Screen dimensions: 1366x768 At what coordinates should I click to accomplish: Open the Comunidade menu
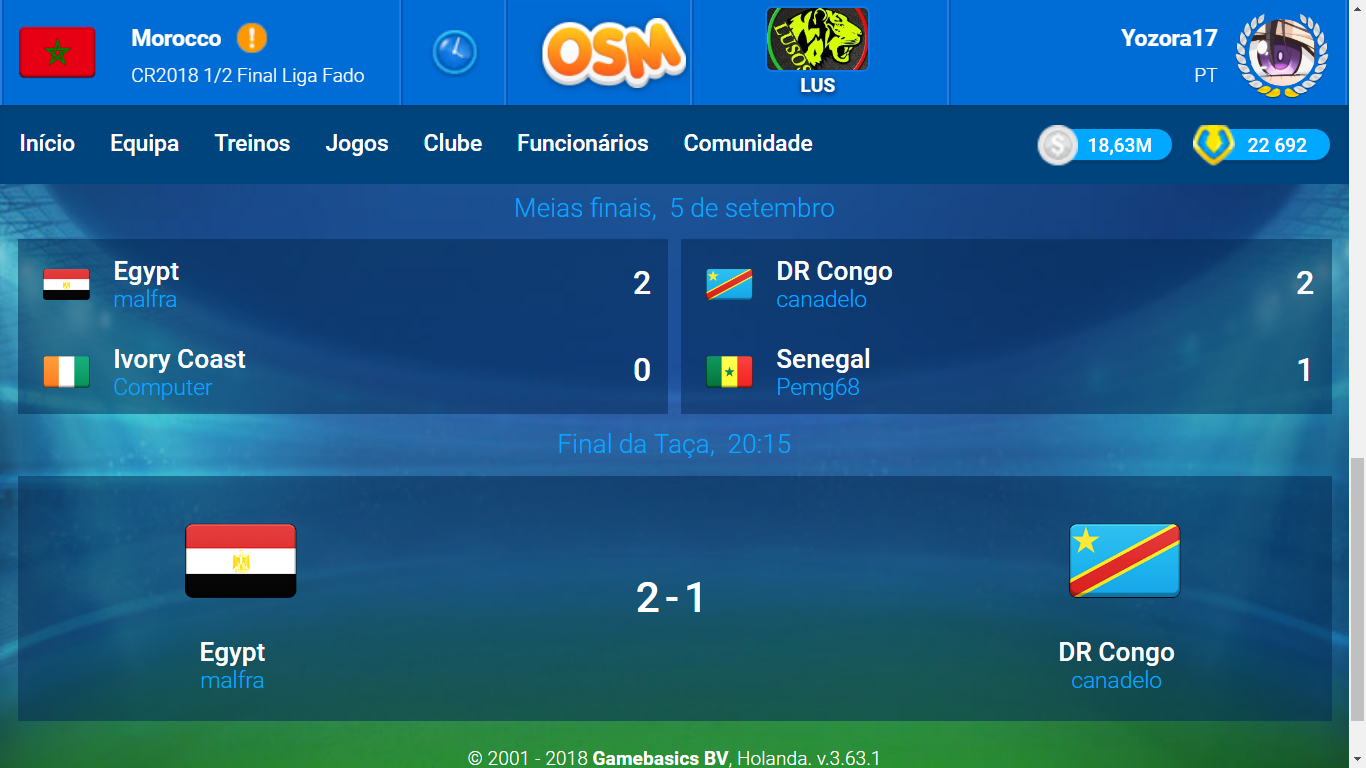(748, 144)
